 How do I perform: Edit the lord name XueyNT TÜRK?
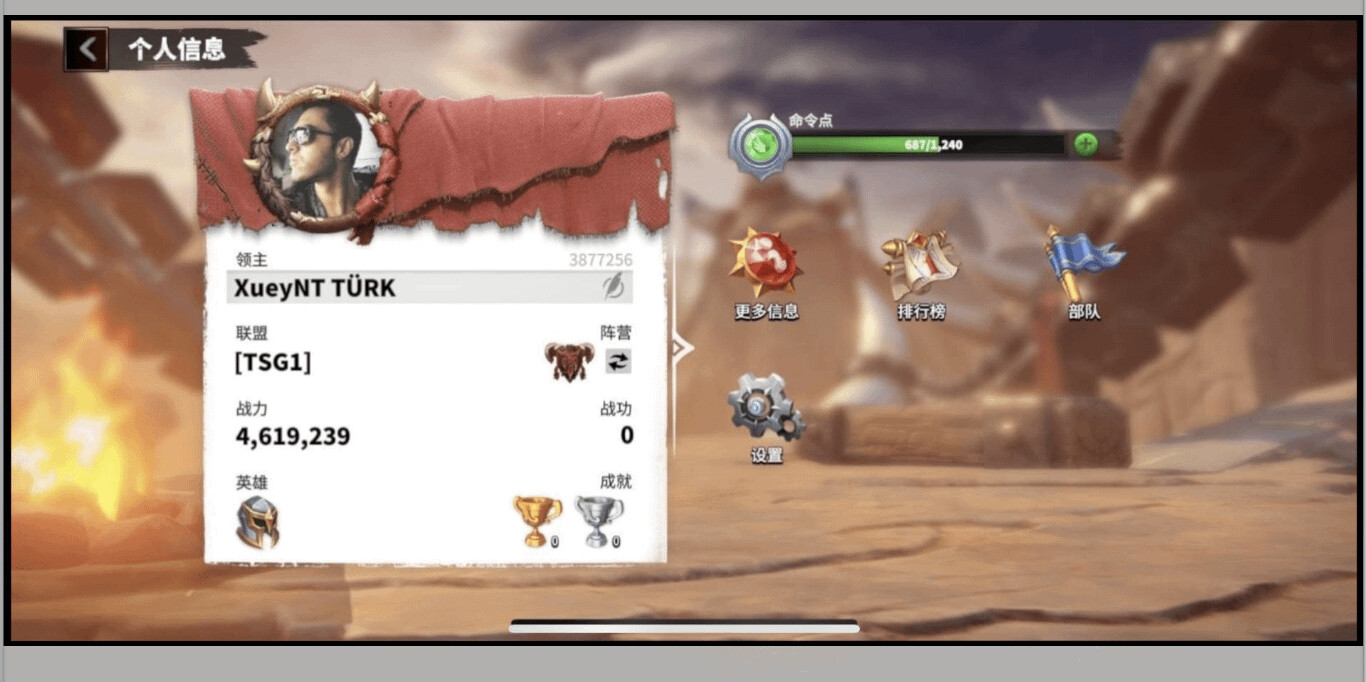[x=613, y=288]
